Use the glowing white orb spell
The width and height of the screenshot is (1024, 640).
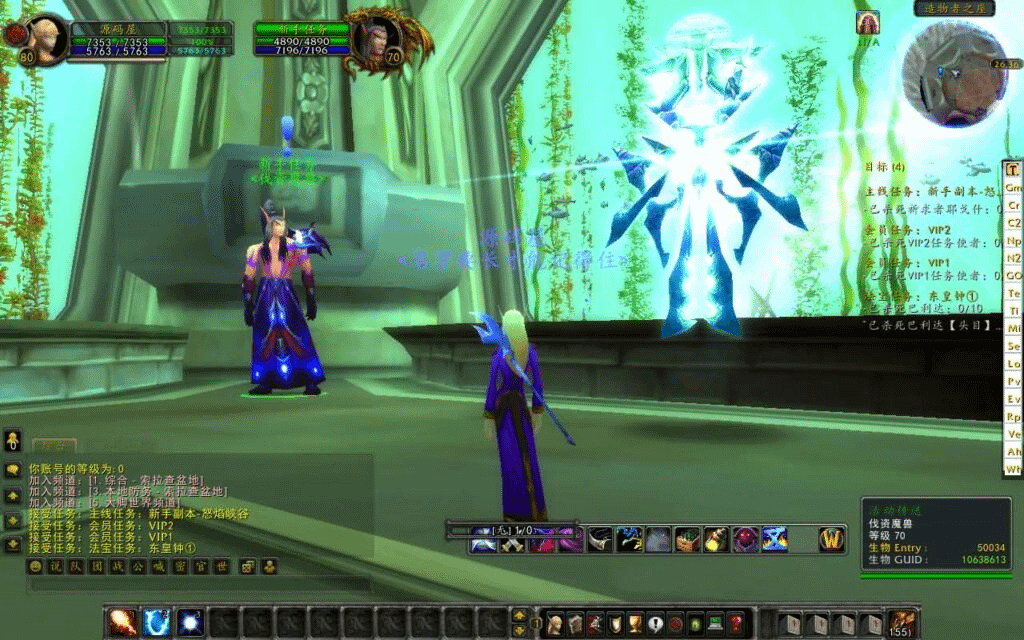pyautogui.click(x=190, y=622)
